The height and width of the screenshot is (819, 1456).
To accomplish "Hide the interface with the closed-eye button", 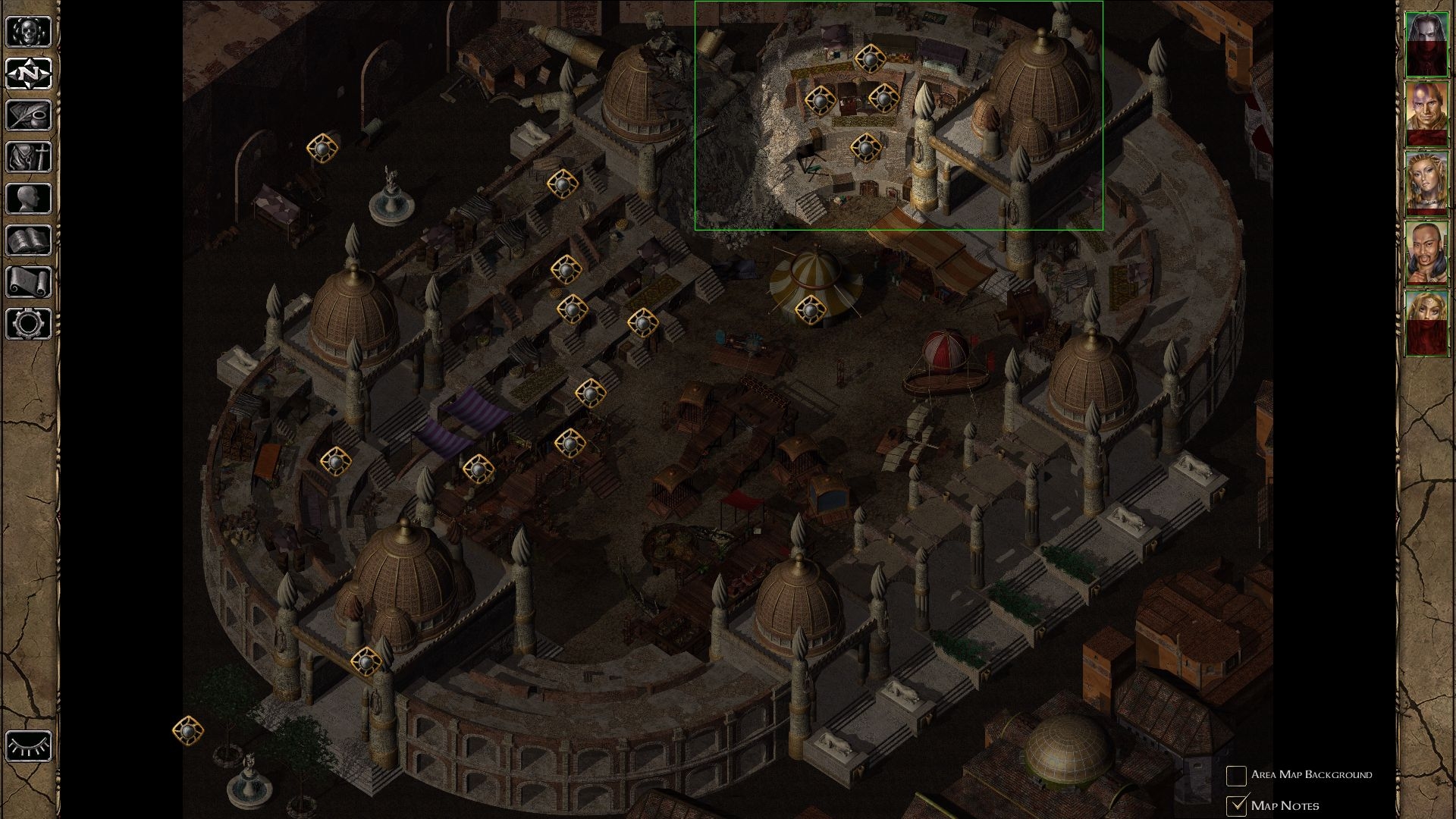I will pyautogui.click(x=29, y=745).
